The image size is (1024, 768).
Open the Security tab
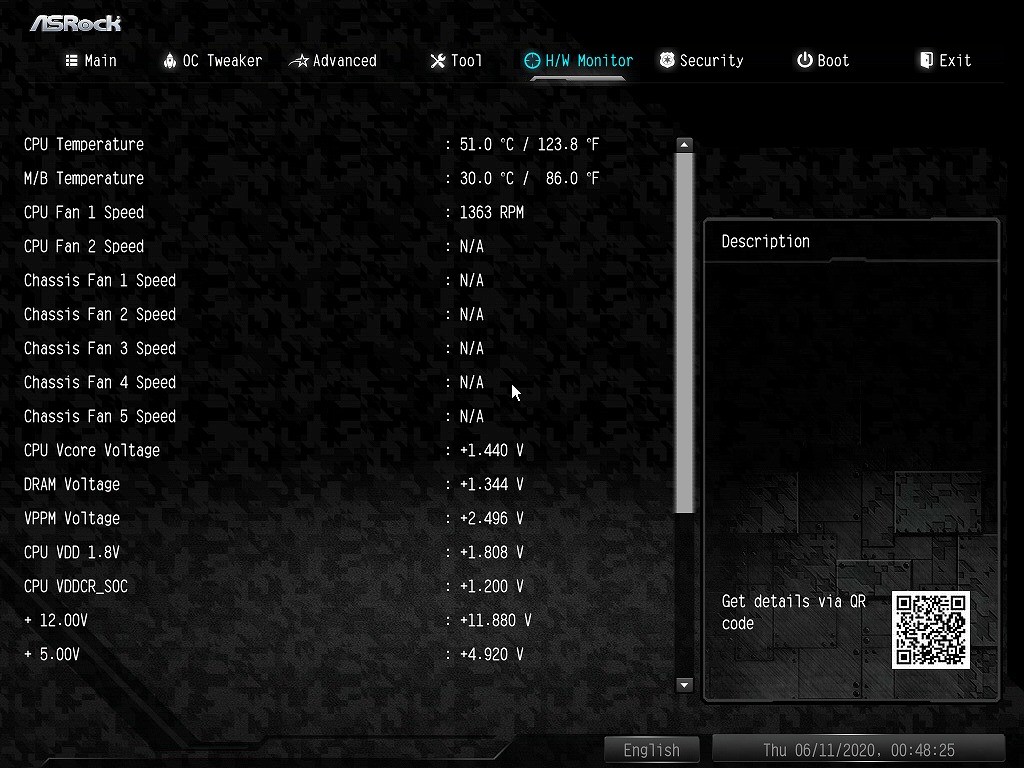tap(701, 61)
